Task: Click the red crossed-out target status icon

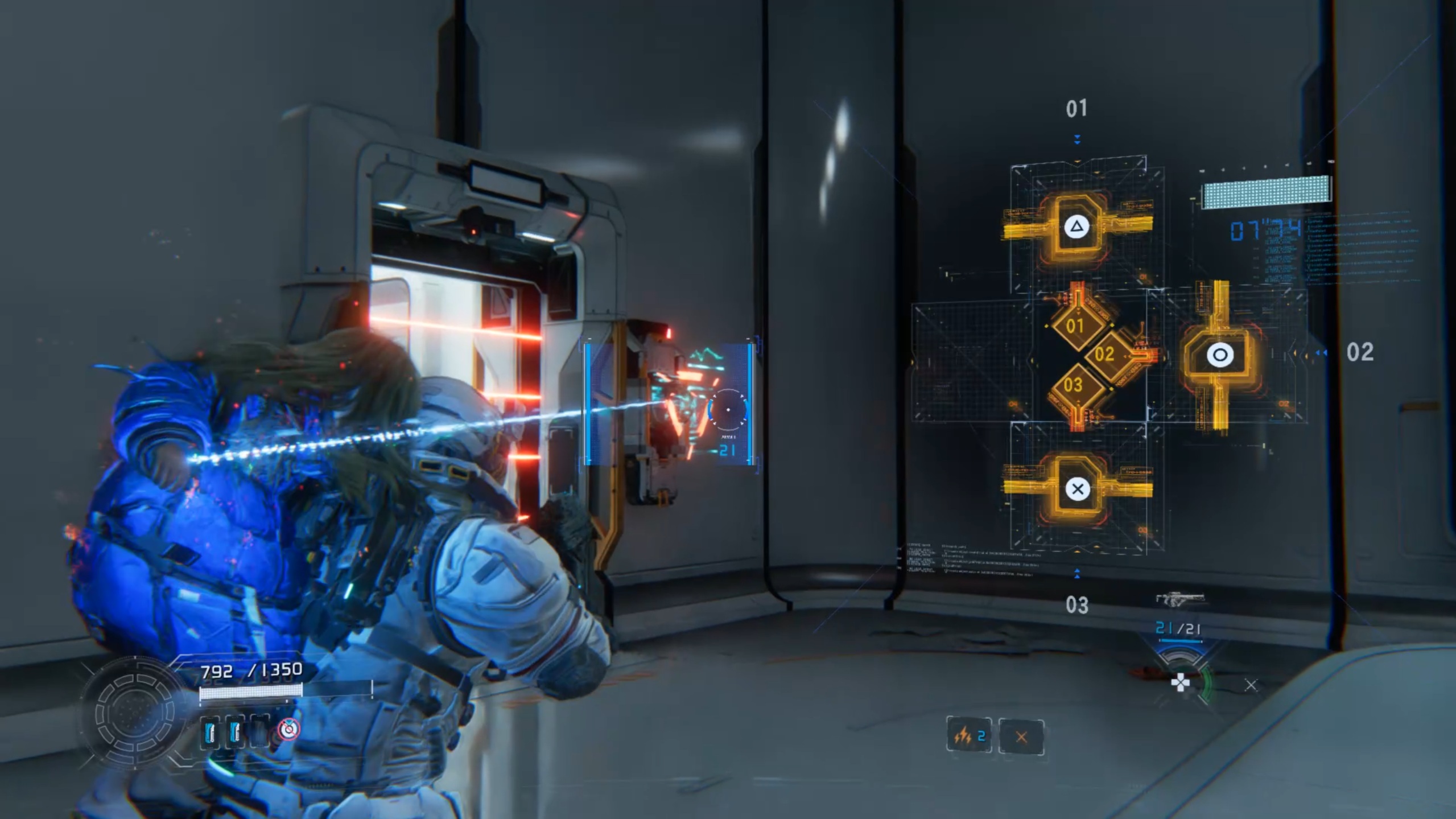Action: [x=289, y=730]
